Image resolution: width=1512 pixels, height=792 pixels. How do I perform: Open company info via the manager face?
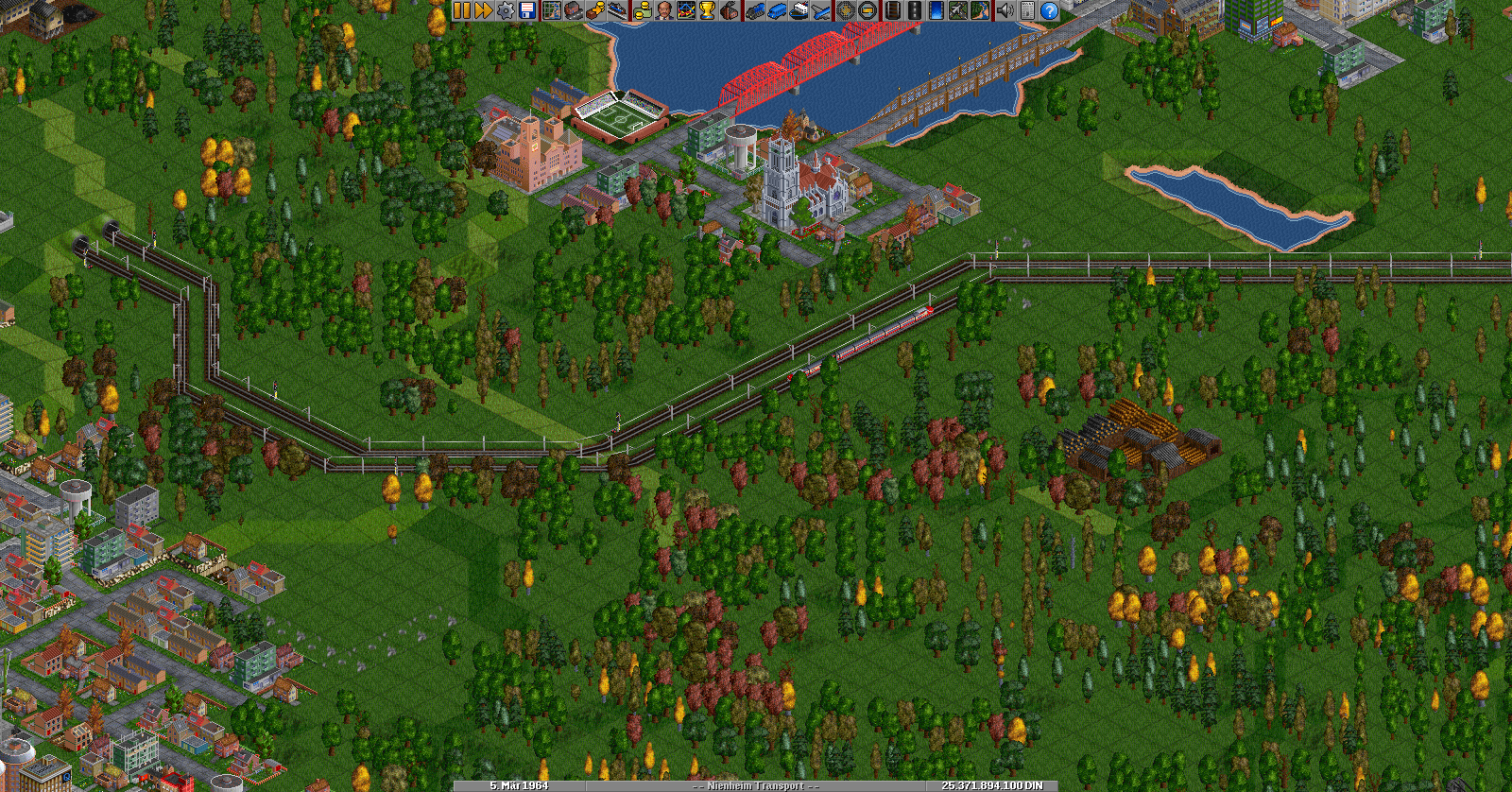click(x=664, y=10)
